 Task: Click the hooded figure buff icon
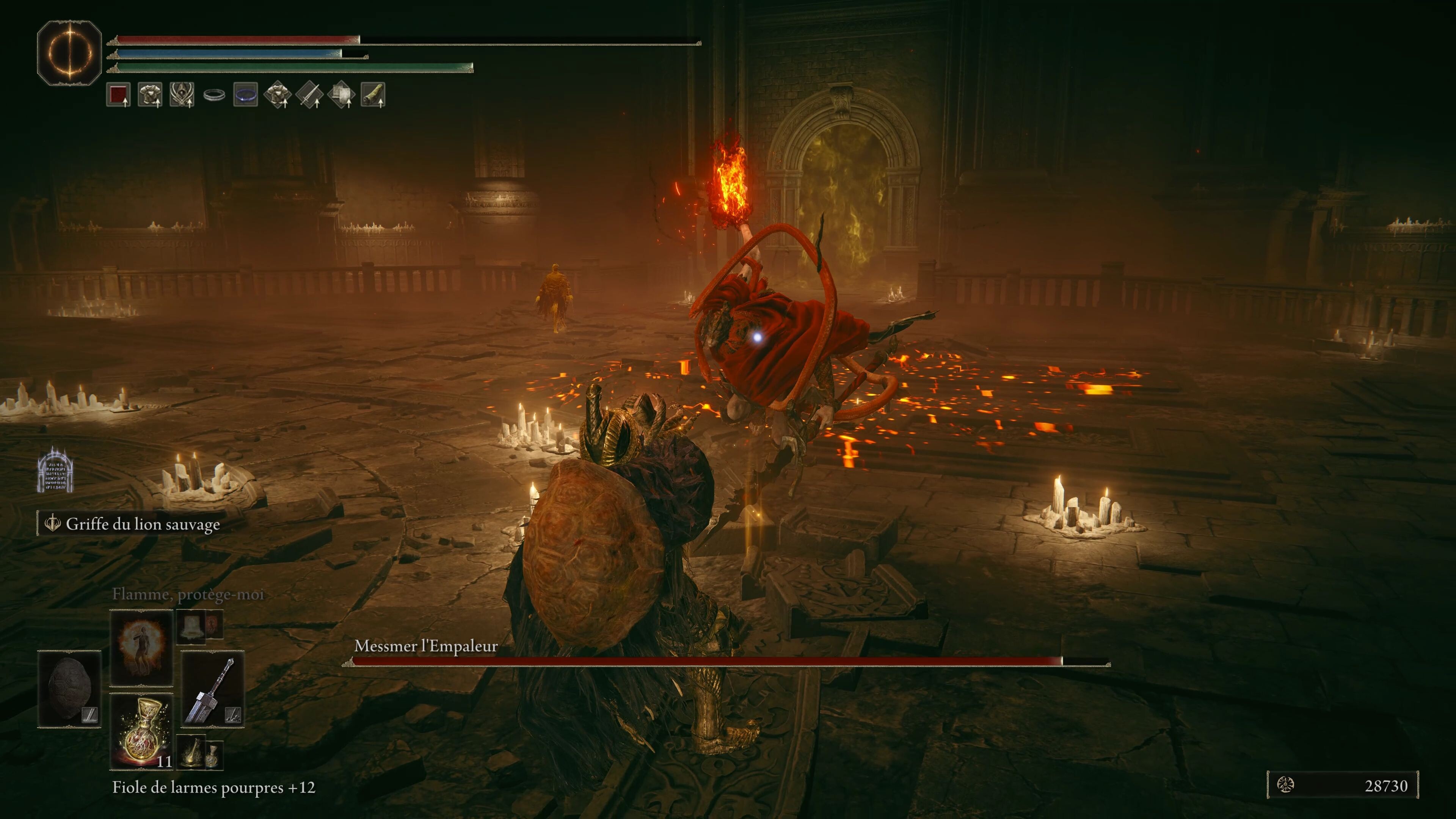(x=182, y=95)
